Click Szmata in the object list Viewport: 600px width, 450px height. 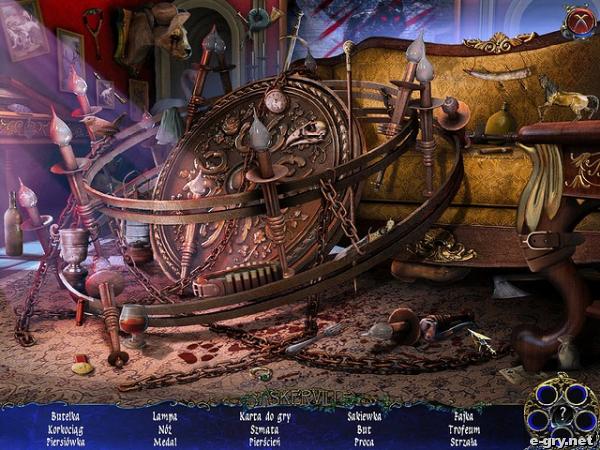point(265,427)
